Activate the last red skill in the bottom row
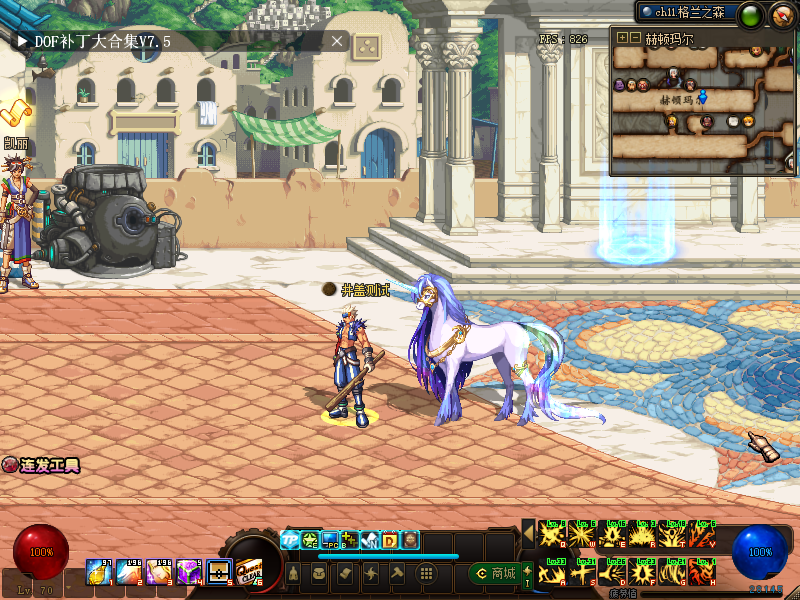The height and width of the screenshot is (600, 800). pyautogui.click(x=702, y=573)
